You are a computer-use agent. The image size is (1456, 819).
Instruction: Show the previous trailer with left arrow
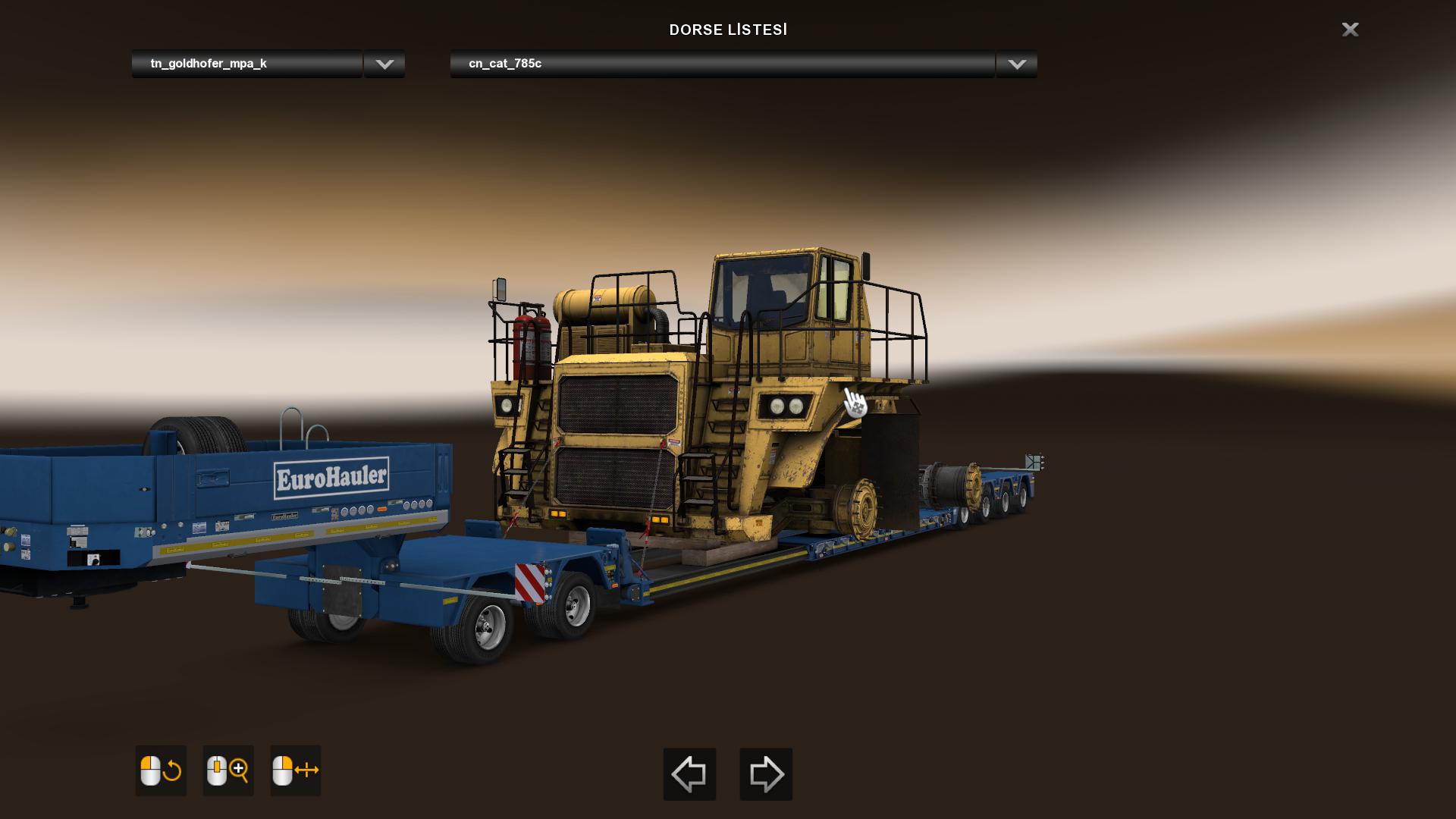689,774
